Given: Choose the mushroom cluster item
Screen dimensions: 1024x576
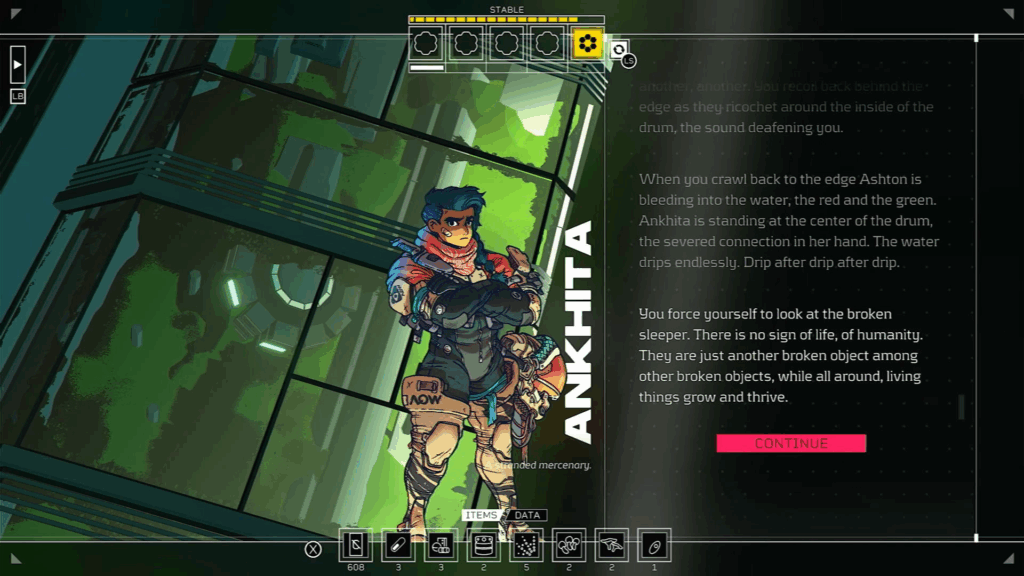Looking at the screenshot, I should click(x=569, y=546).
